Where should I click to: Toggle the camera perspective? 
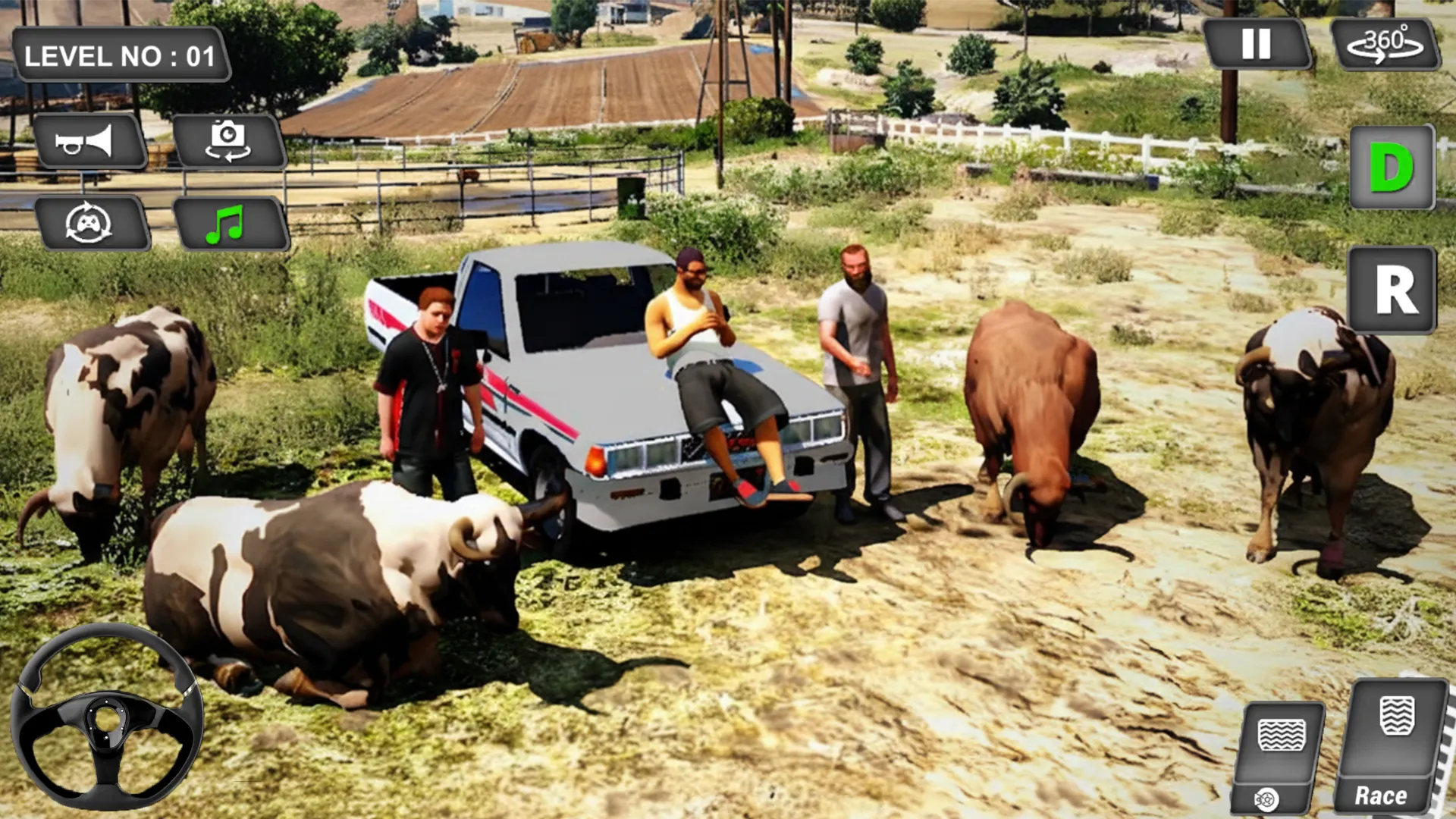(x=228, y=141)
